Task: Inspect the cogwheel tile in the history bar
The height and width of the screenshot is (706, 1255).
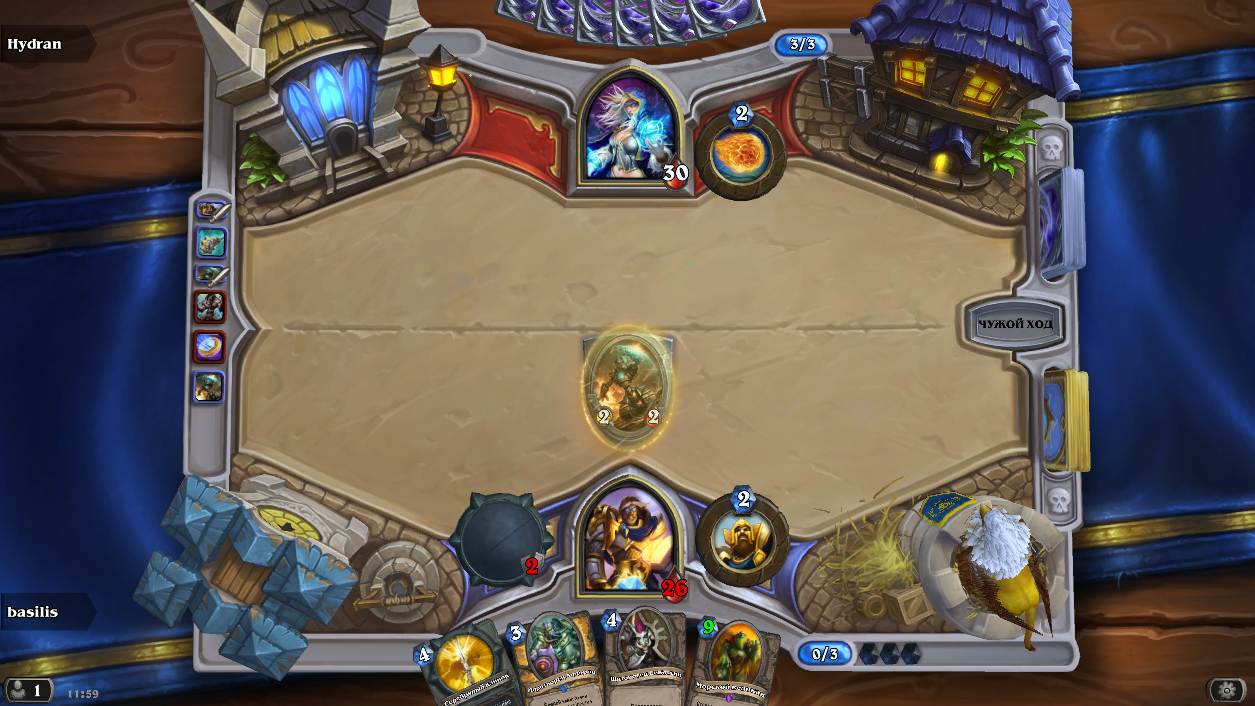Action: 210,242
